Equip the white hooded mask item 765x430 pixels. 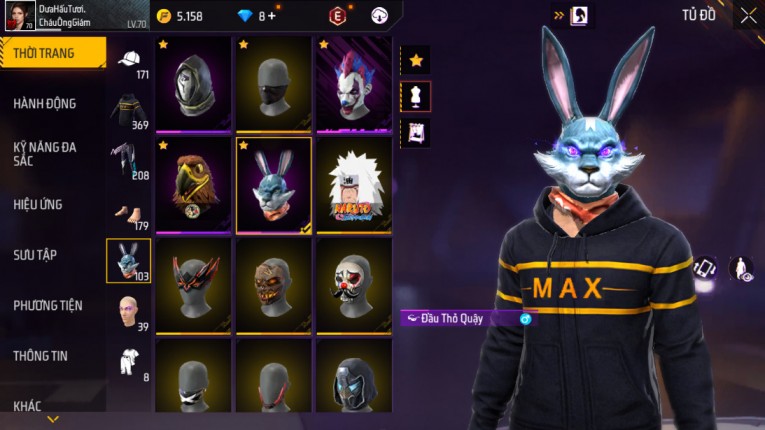pos(193,84)
